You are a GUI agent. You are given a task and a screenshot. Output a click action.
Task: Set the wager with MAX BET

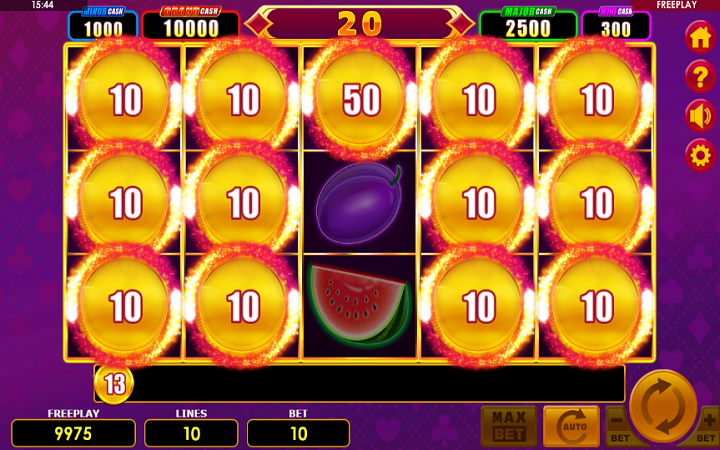click(x=508, y=427)
